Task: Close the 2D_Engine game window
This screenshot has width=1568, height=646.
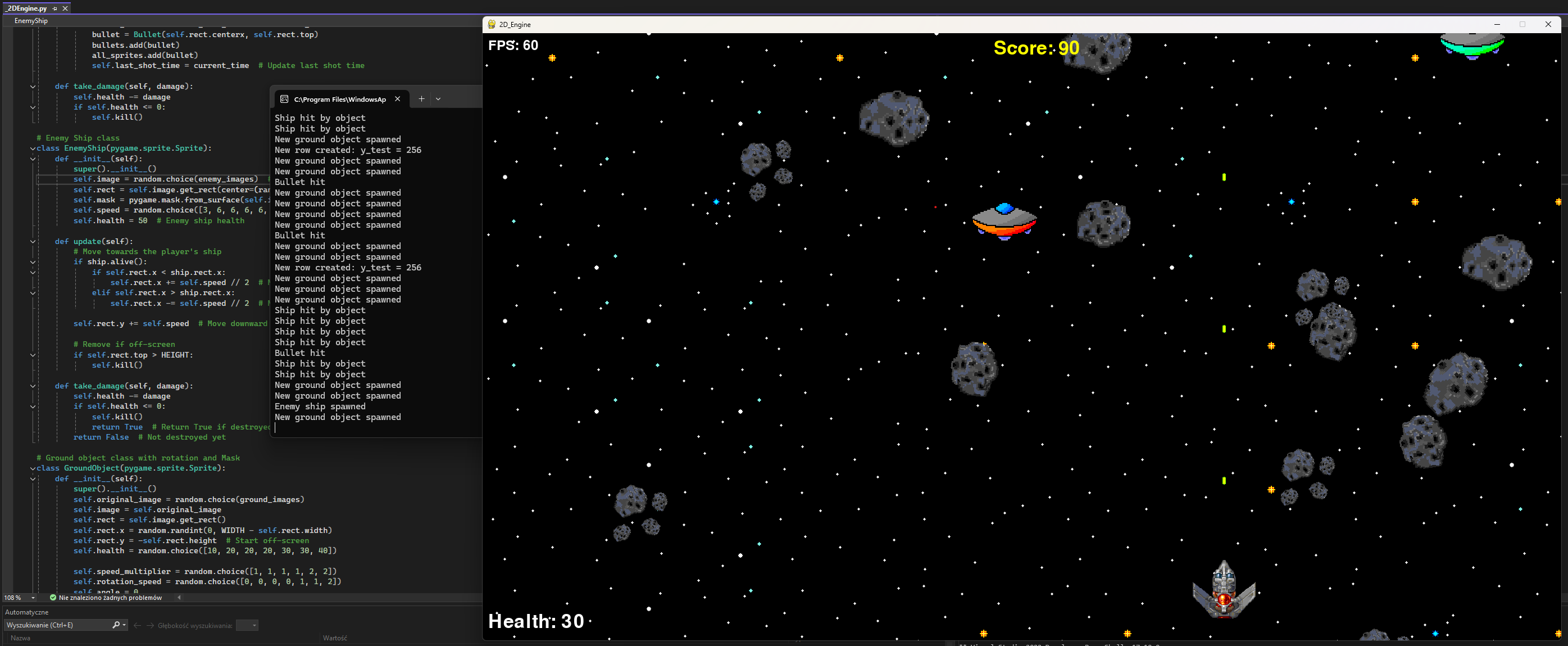Action: click(1548, 24)
